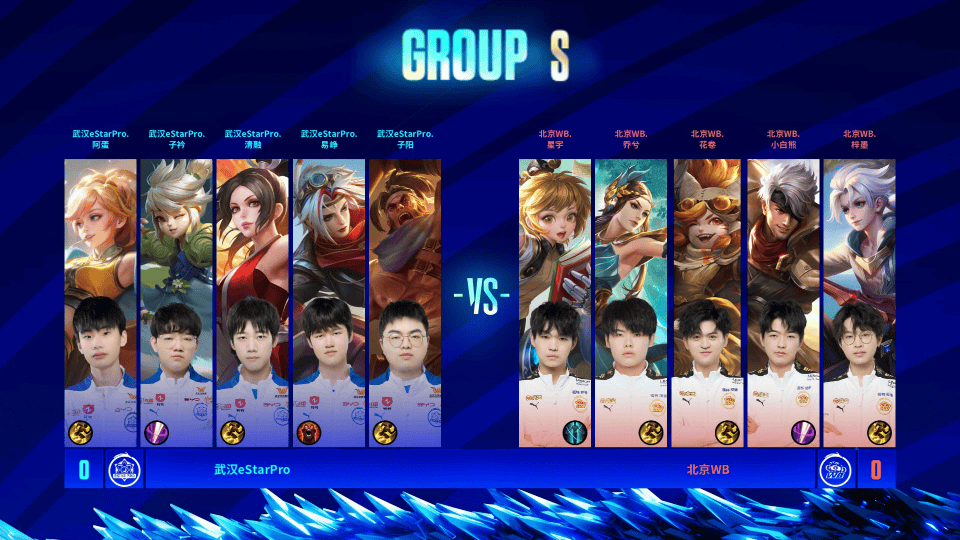960x540 pixels.
Task: Select 北京WB player 小白熊's card
Action: [x=784, y=300]
